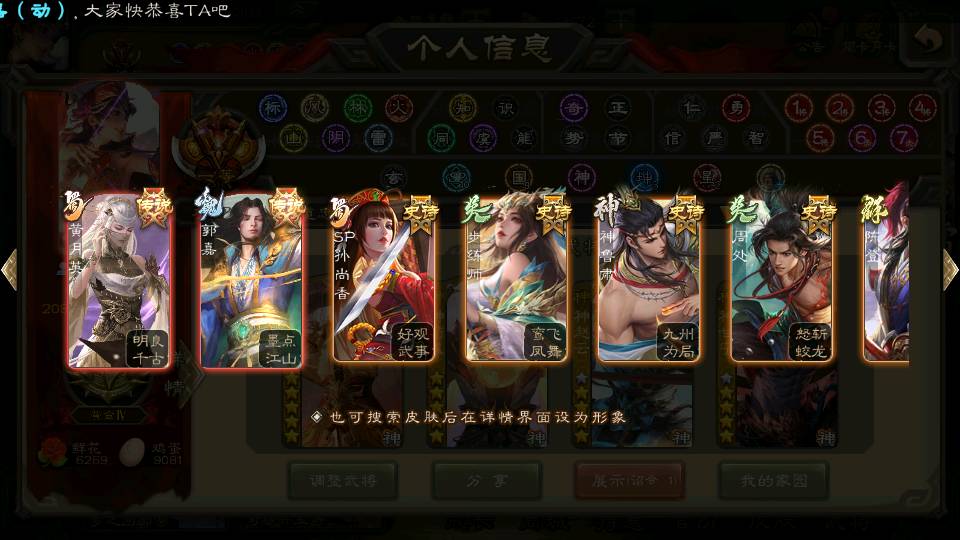Choose the 郭嘉 墨点江山 skin card
The height and width of the screenshot is (540, 960).
(251, 280)
